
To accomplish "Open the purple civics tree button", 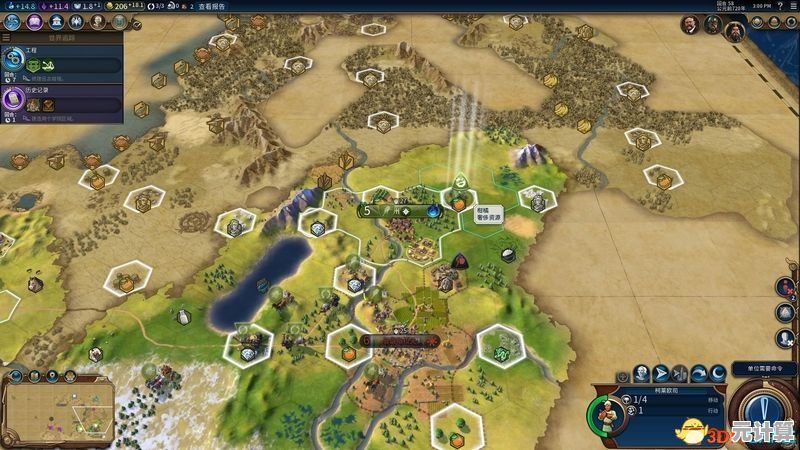I will pyautogui.click(x=34, y=21).
